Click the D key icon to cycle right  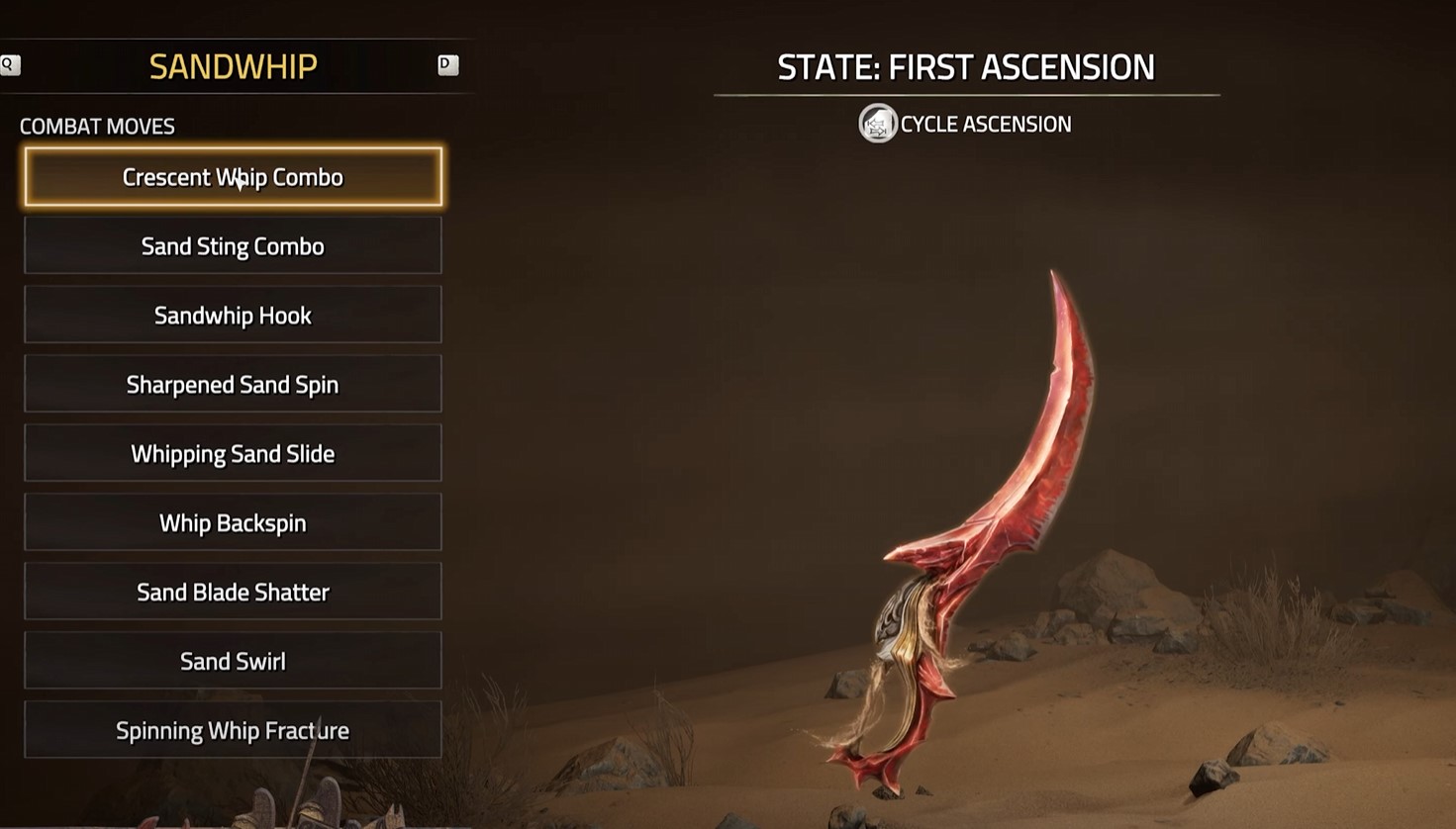[x=448, y=64]
